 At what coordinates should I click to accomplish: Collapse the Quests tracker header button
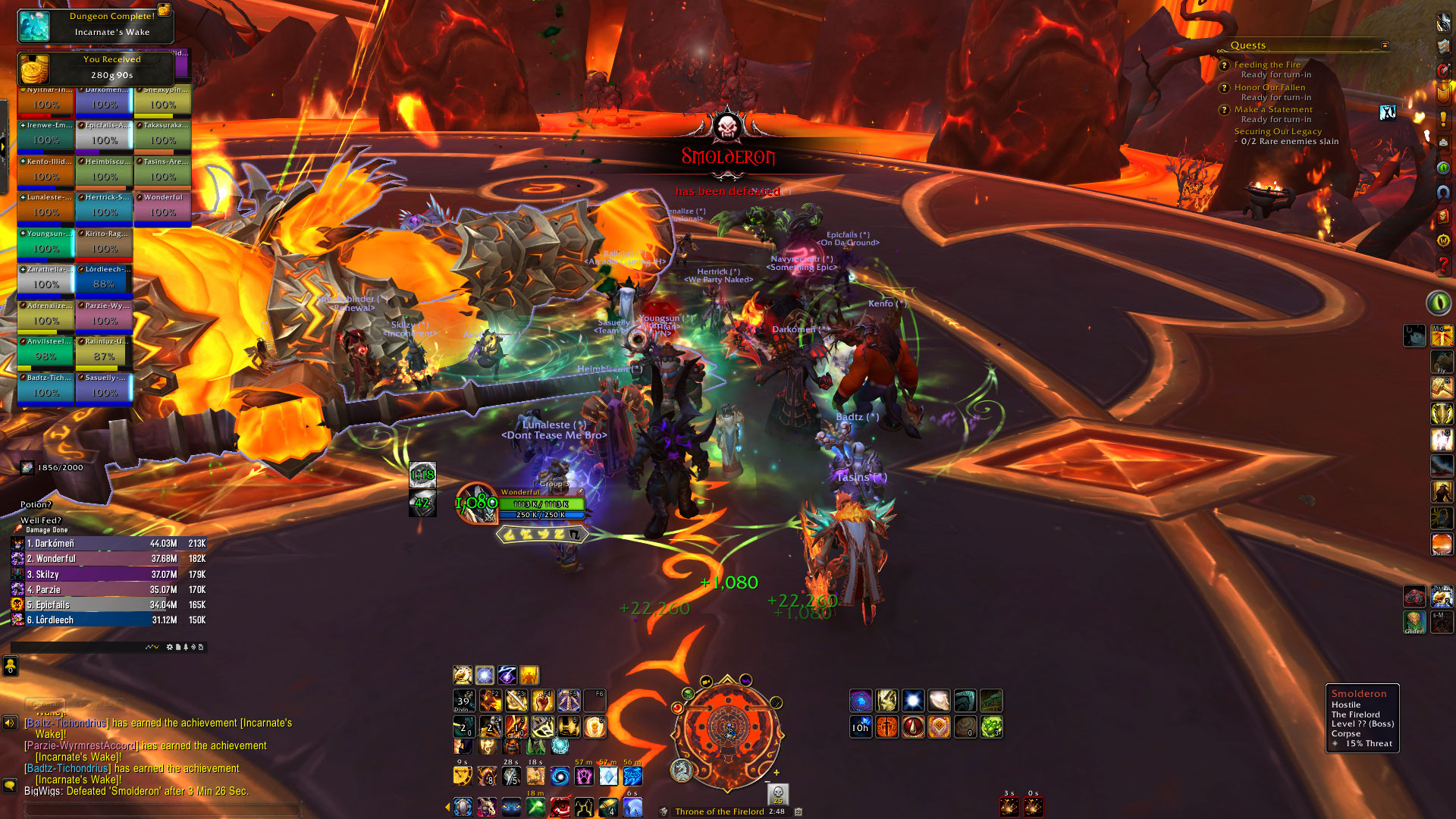[x=1385, y=45]
